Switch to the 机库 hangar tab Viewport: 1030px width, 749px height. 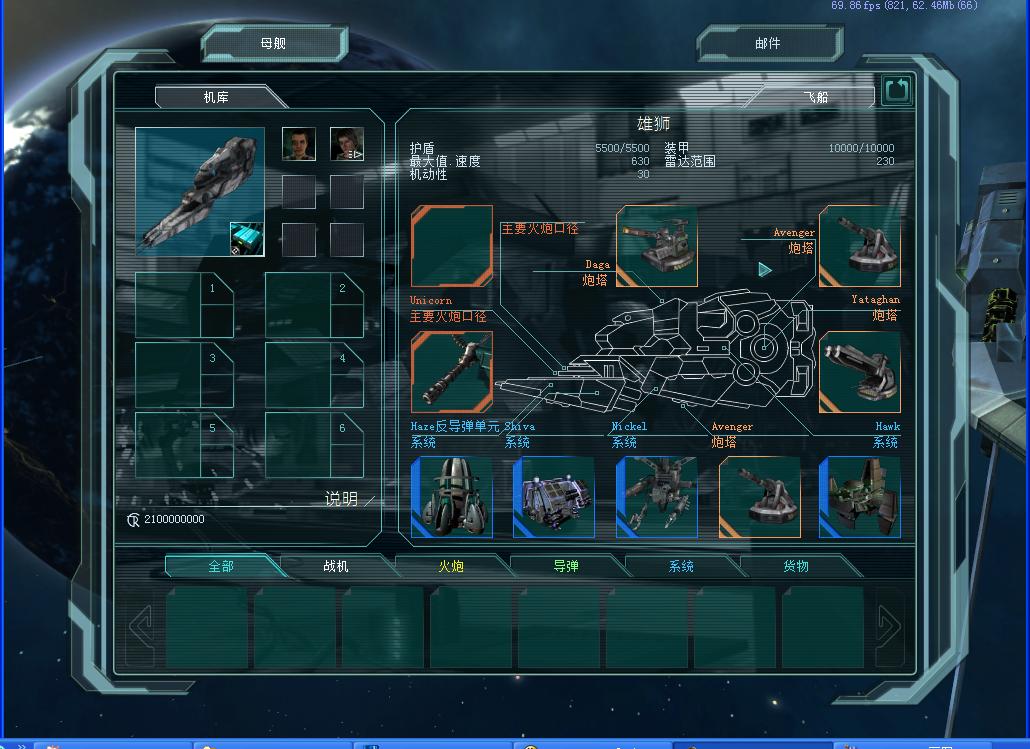217,97
